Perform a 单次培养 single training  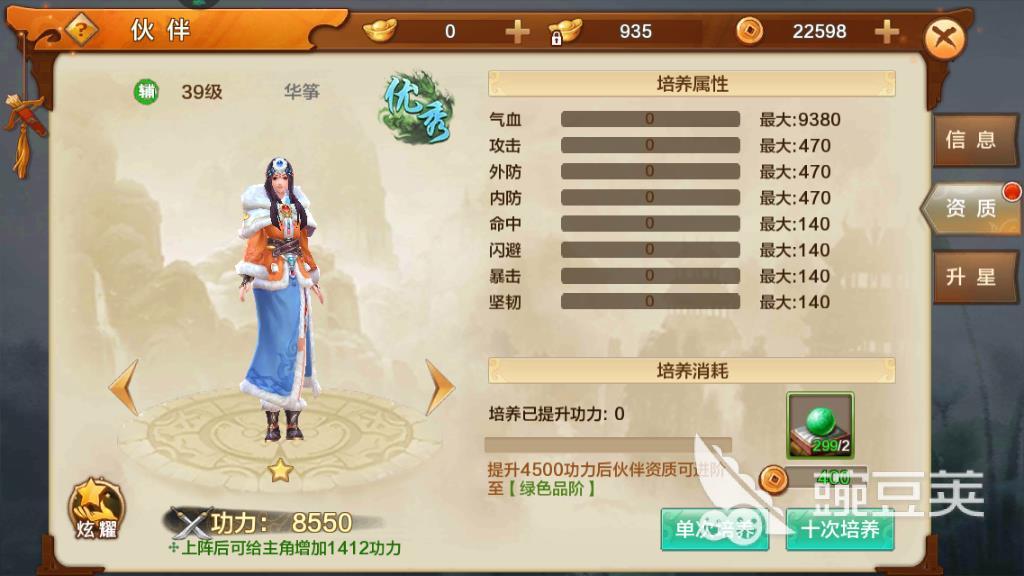tap(714, 529)
